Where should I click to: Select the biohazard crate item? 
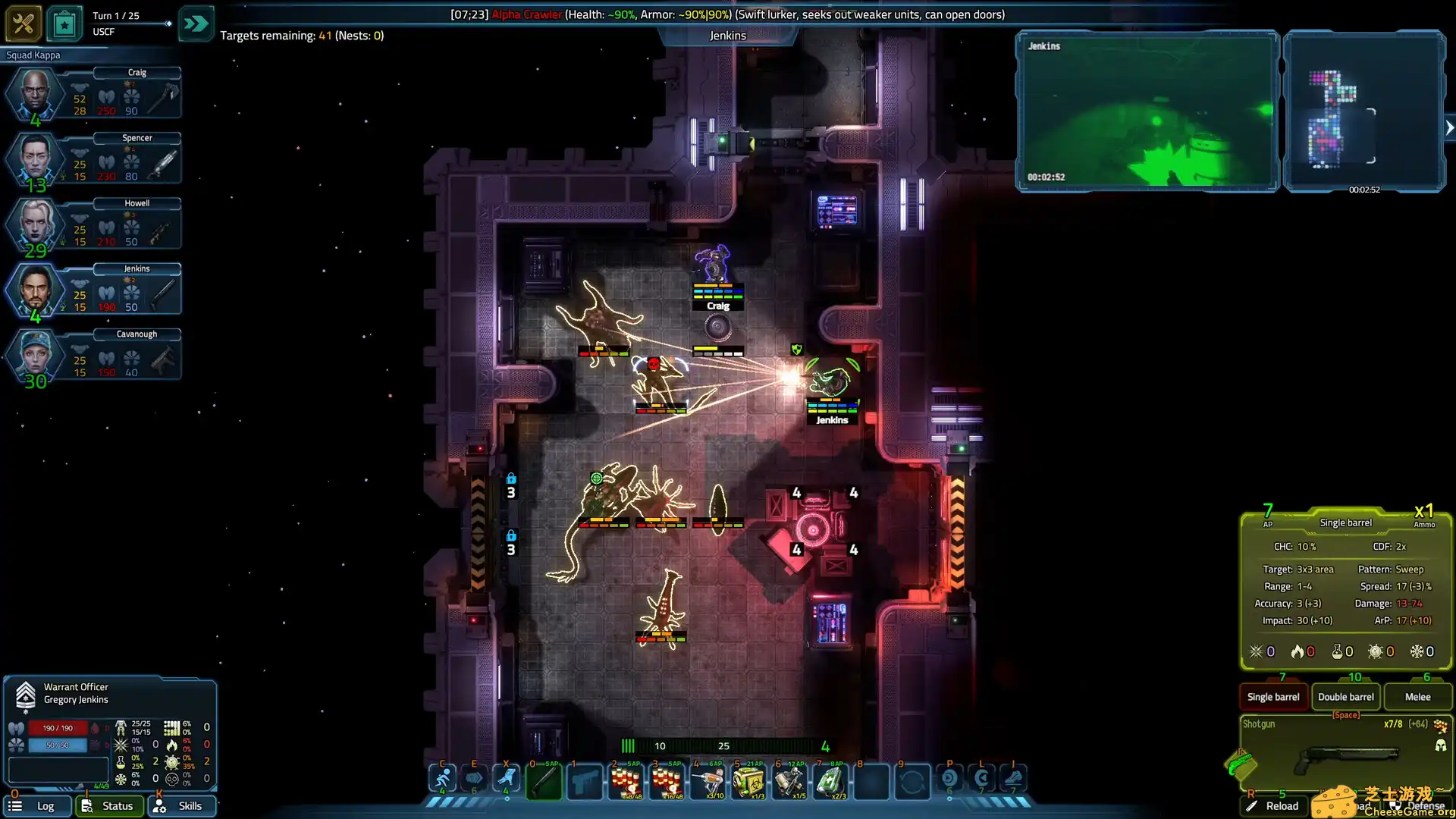pos(748,781)
